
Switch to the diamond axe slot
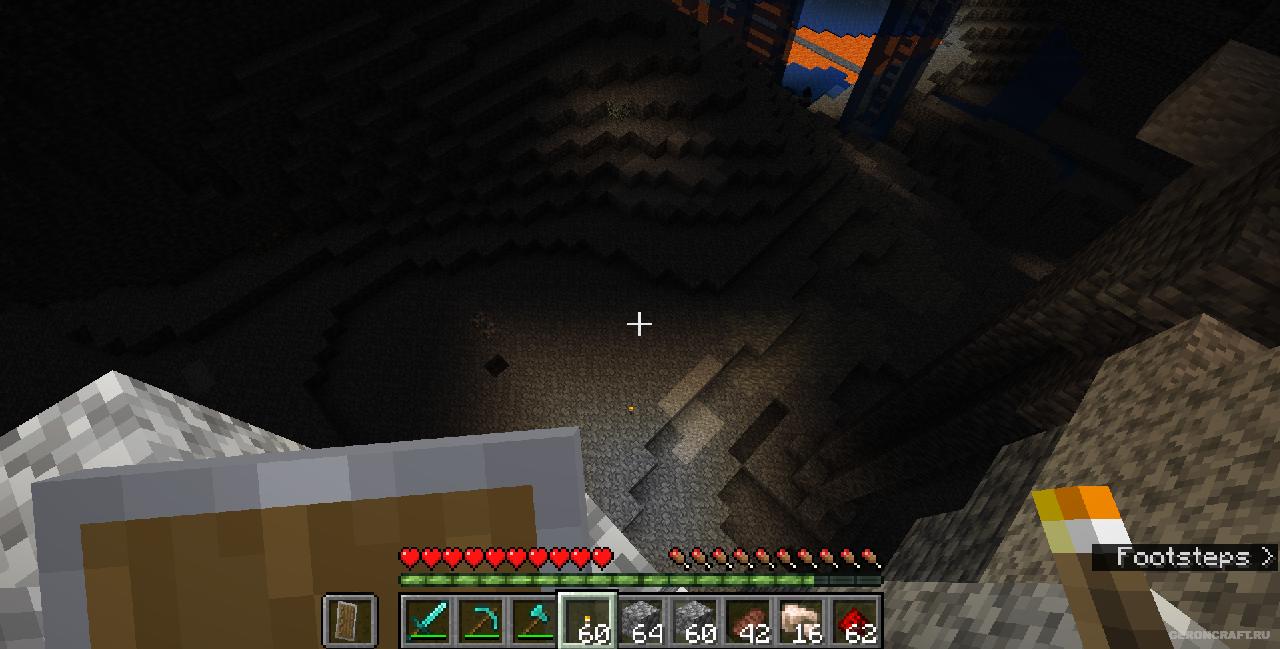pos(534,620)
